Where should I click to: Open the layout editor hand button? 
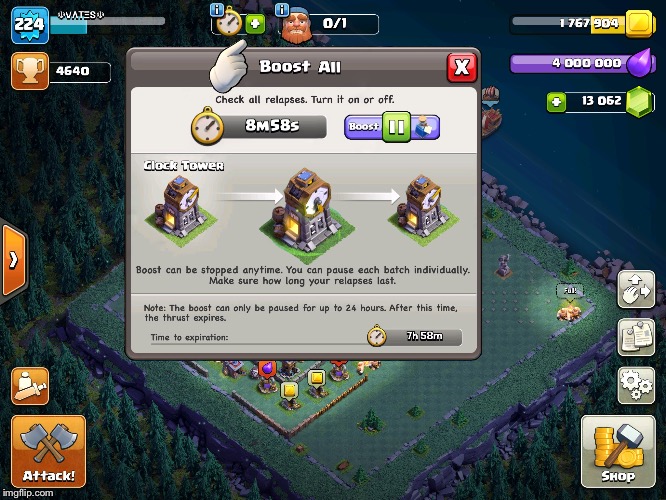point(635,290)
